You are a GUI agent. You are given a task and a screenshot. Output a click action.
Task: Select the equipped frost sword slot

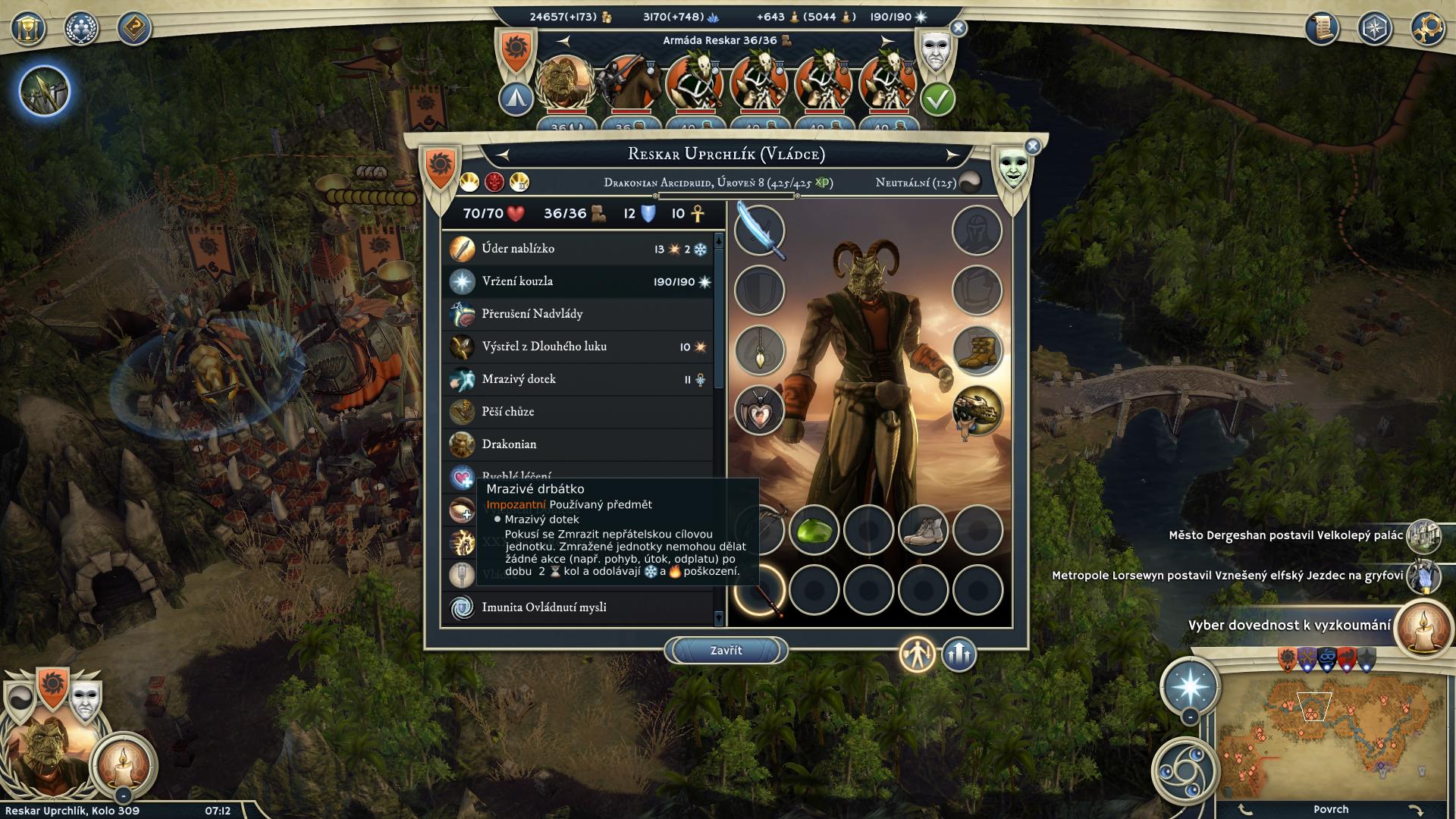pos(759,231)
